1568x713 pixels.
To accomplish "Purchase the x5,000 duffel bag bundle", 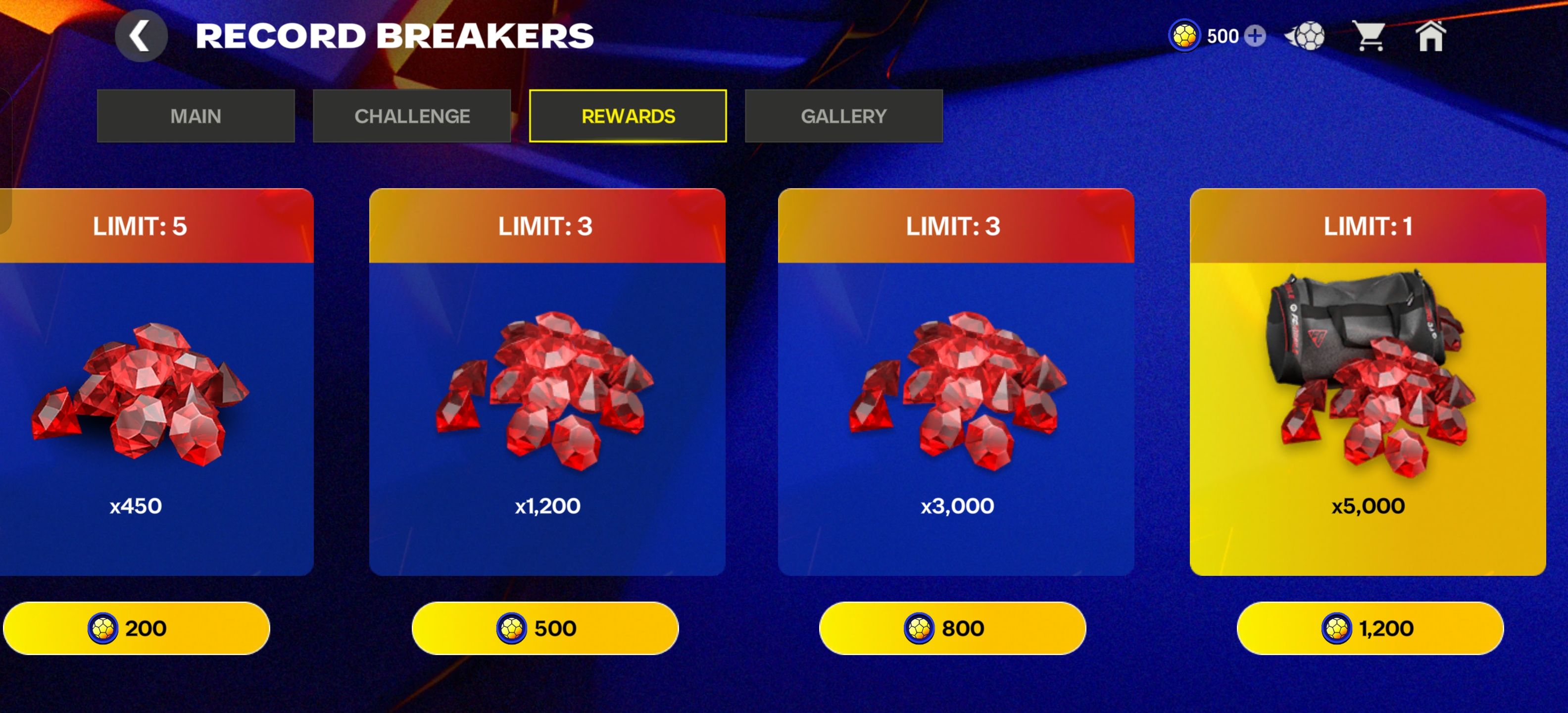I will pyautogui.click(x=1370, y=628).
